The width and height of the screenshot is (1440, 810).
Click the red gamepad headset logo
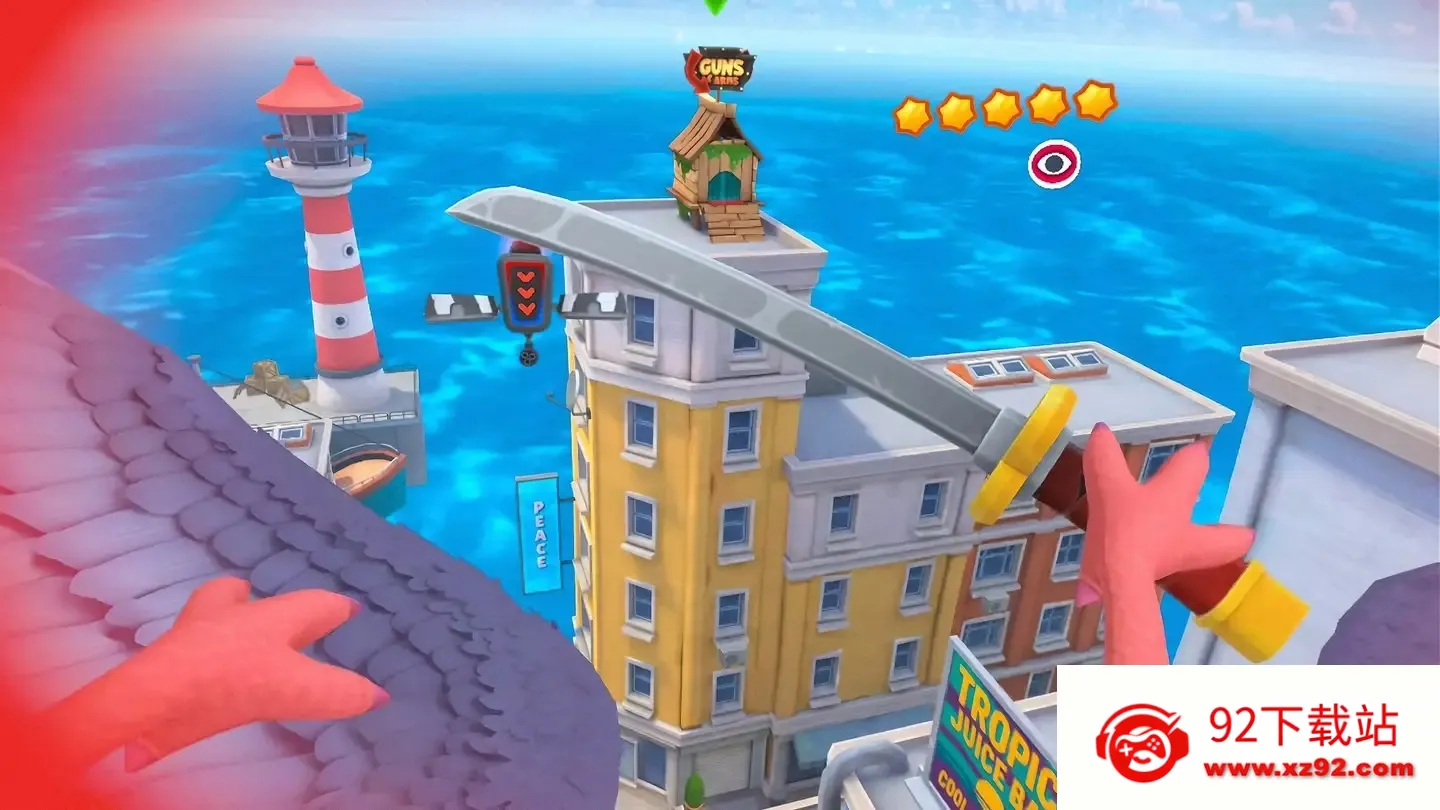[x=1142, y=744]
